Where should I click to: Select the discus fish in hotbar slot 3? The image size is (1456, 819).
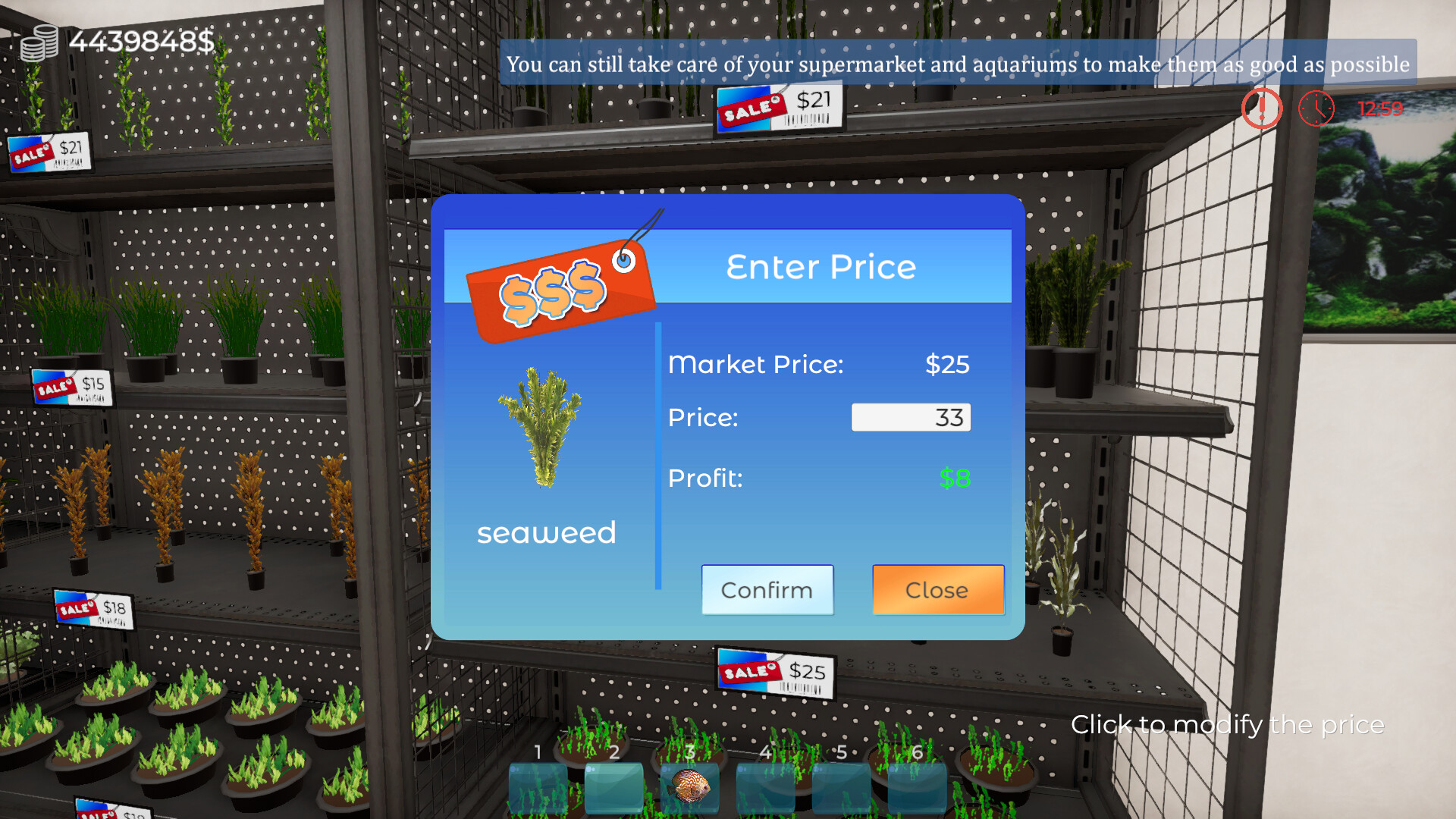[x=689, y=789]
